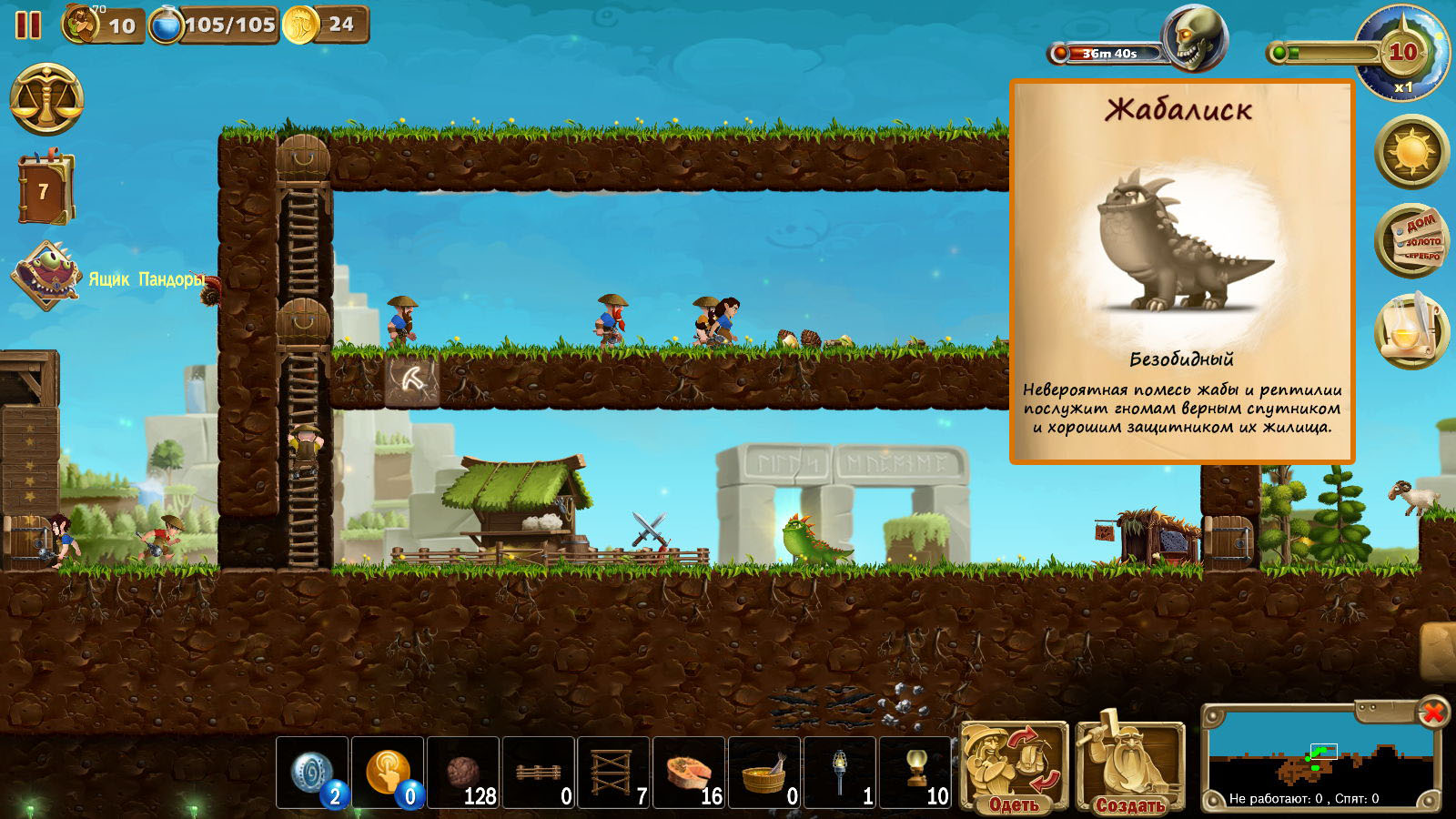Open the potion flask crafting icon
This screenshot has width=1456, height=819.
(x=1410, y=331)
